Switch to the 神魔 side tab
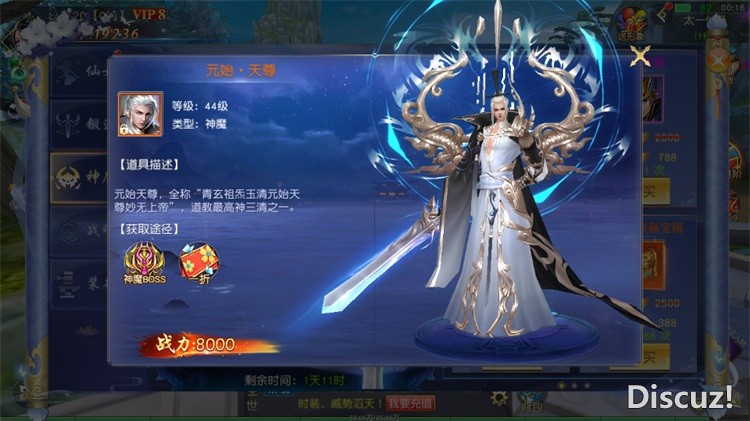This screenshot has height=421, width=750. coord(78,178)
